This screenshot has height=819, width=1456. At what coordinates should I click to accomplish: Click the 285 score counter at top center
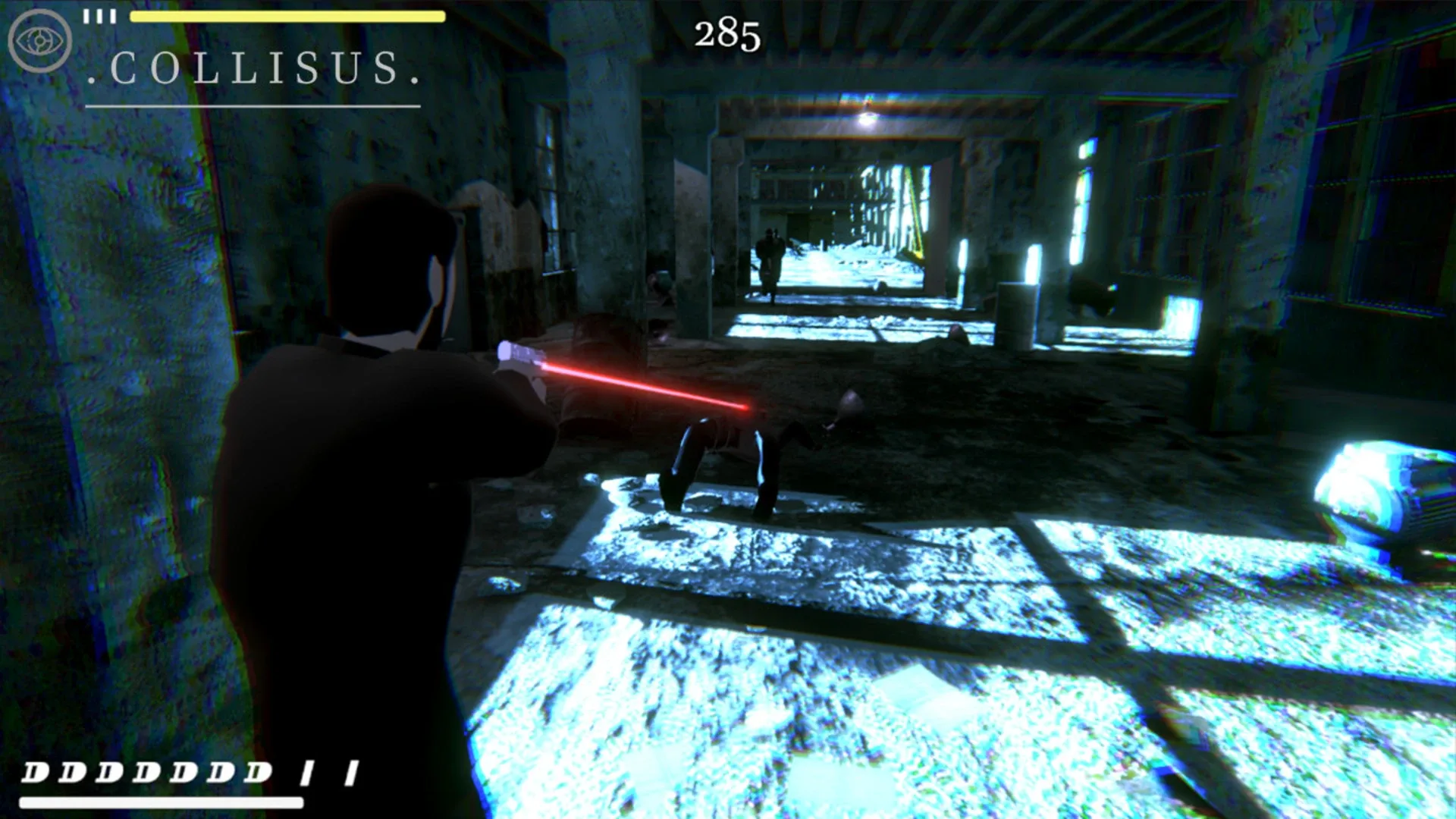pyautogui.click(x=726, y=33)
